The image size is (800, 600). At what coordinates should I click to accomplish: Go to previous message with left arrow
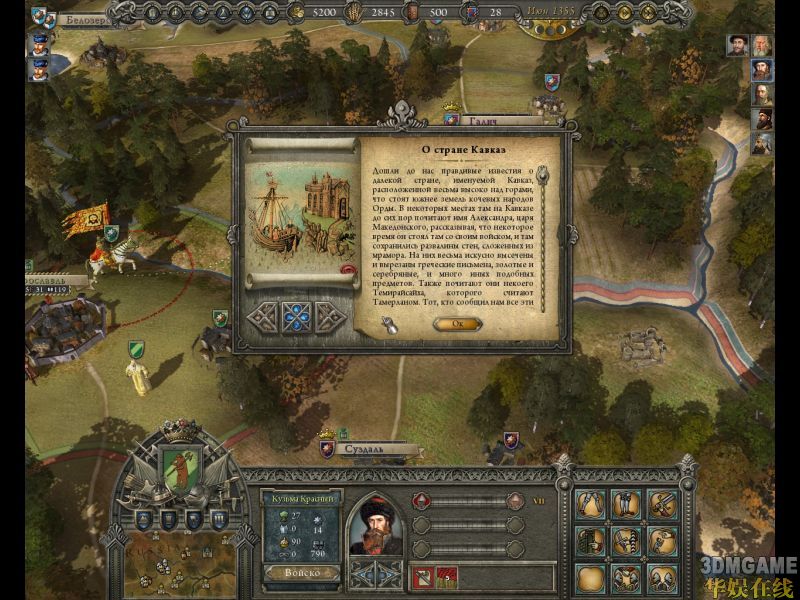[262, 316]
